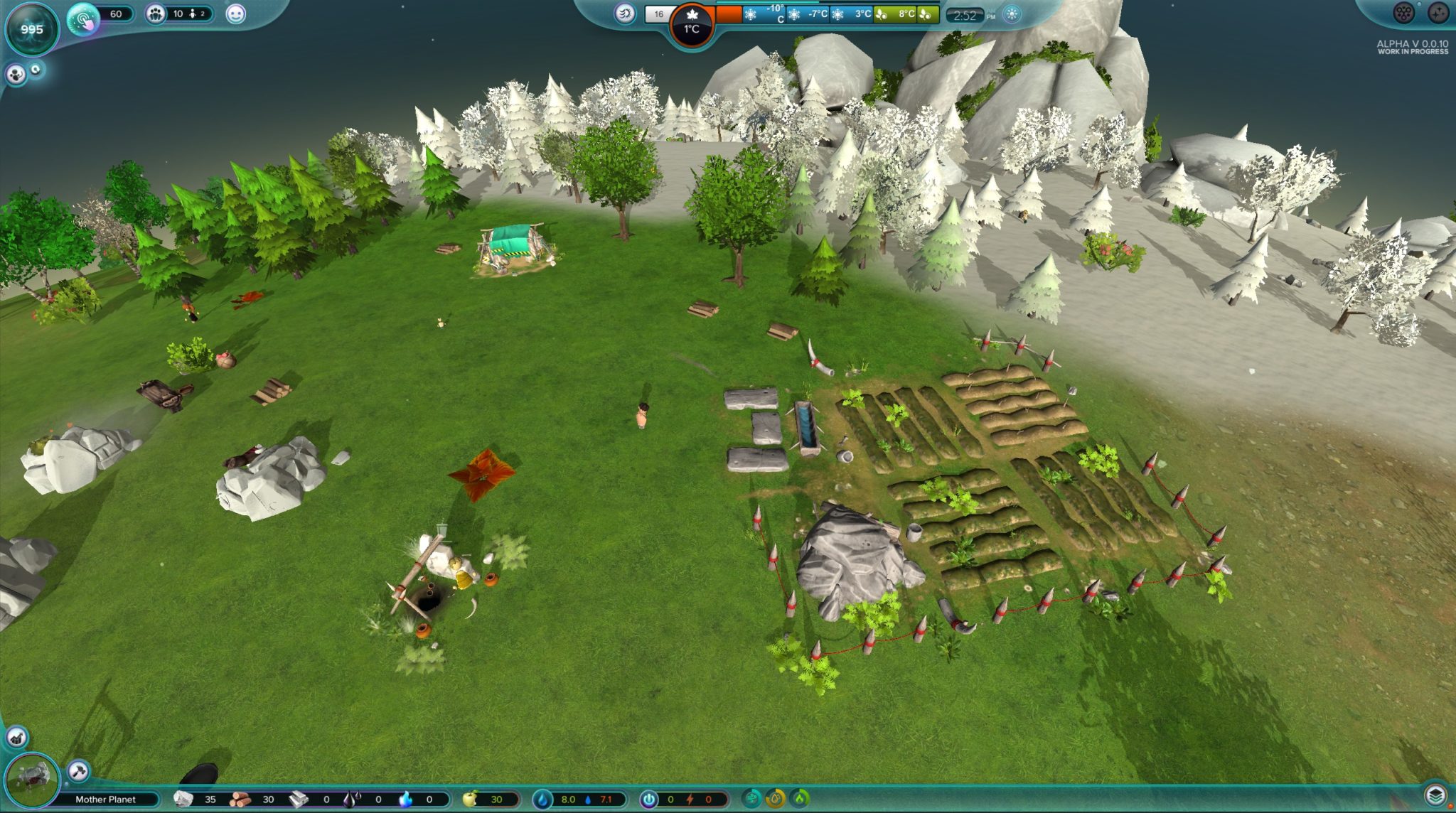This screenshot has height=813, width=1456.
Task: Click the green flame icon in bottom bar
Action: (801, 799)
